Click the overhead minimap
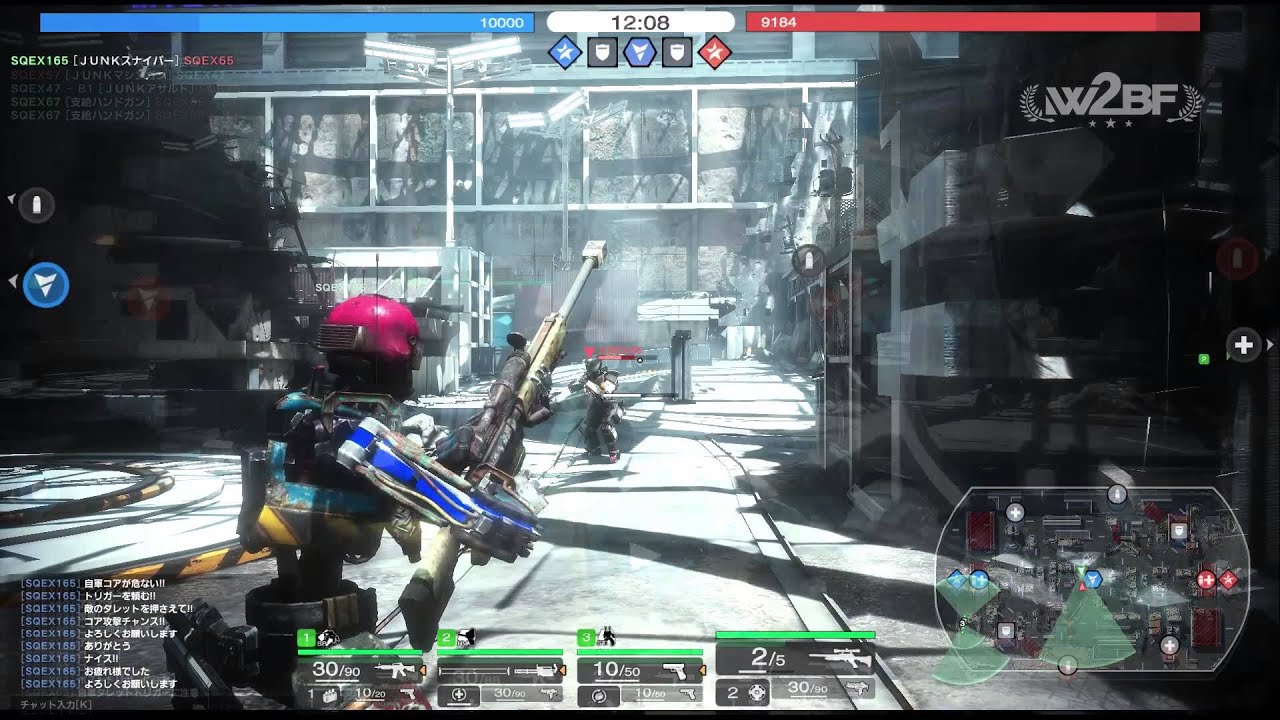 [x=1092, y=578]
